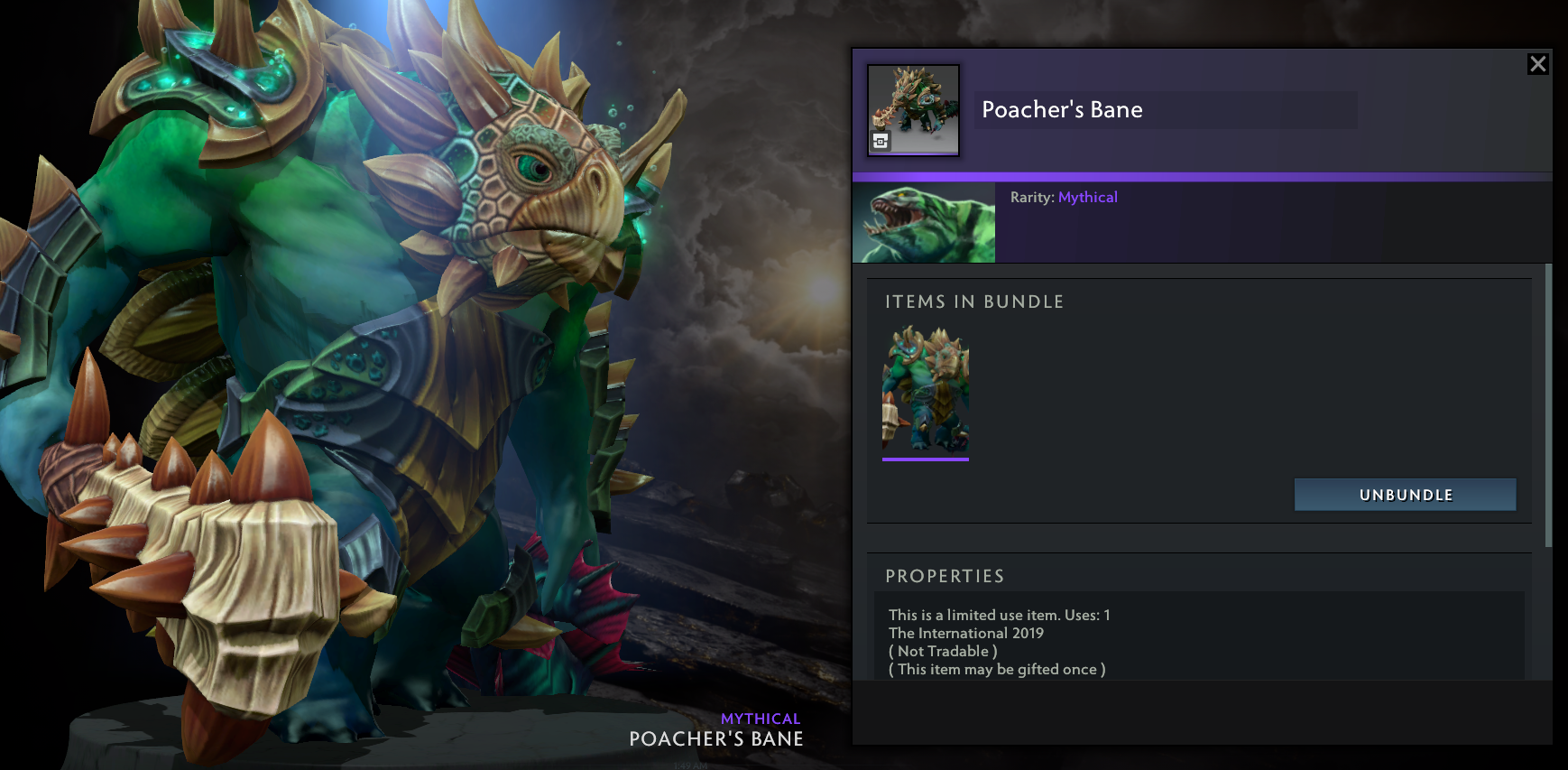Close the Poacher's Bane item panel
This screenshot has width=1568, height=770.
pos(1537,64)
